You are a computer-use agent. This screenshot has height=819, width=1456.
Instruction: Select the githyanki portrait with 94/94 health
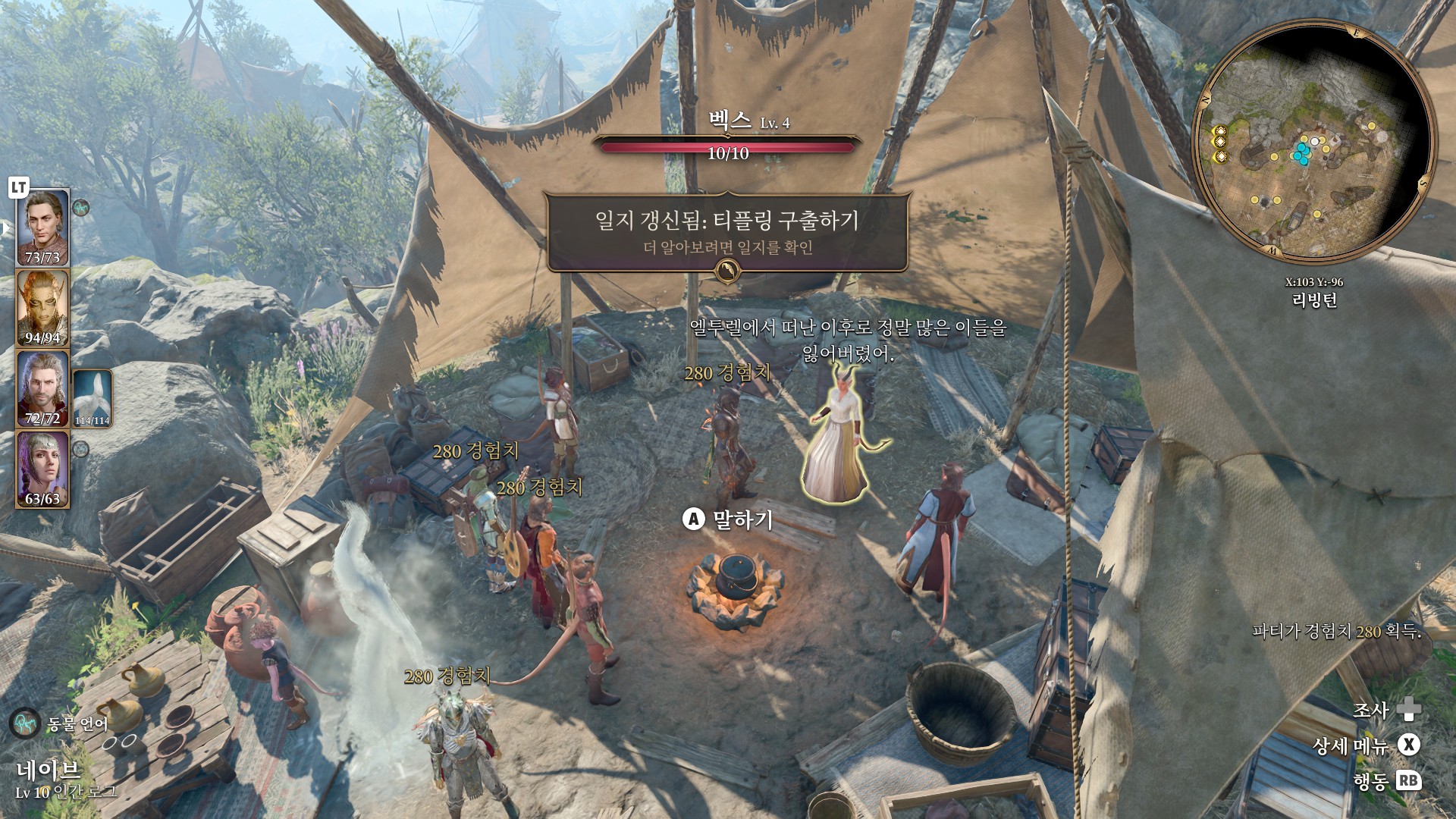(x=43, y=307)
